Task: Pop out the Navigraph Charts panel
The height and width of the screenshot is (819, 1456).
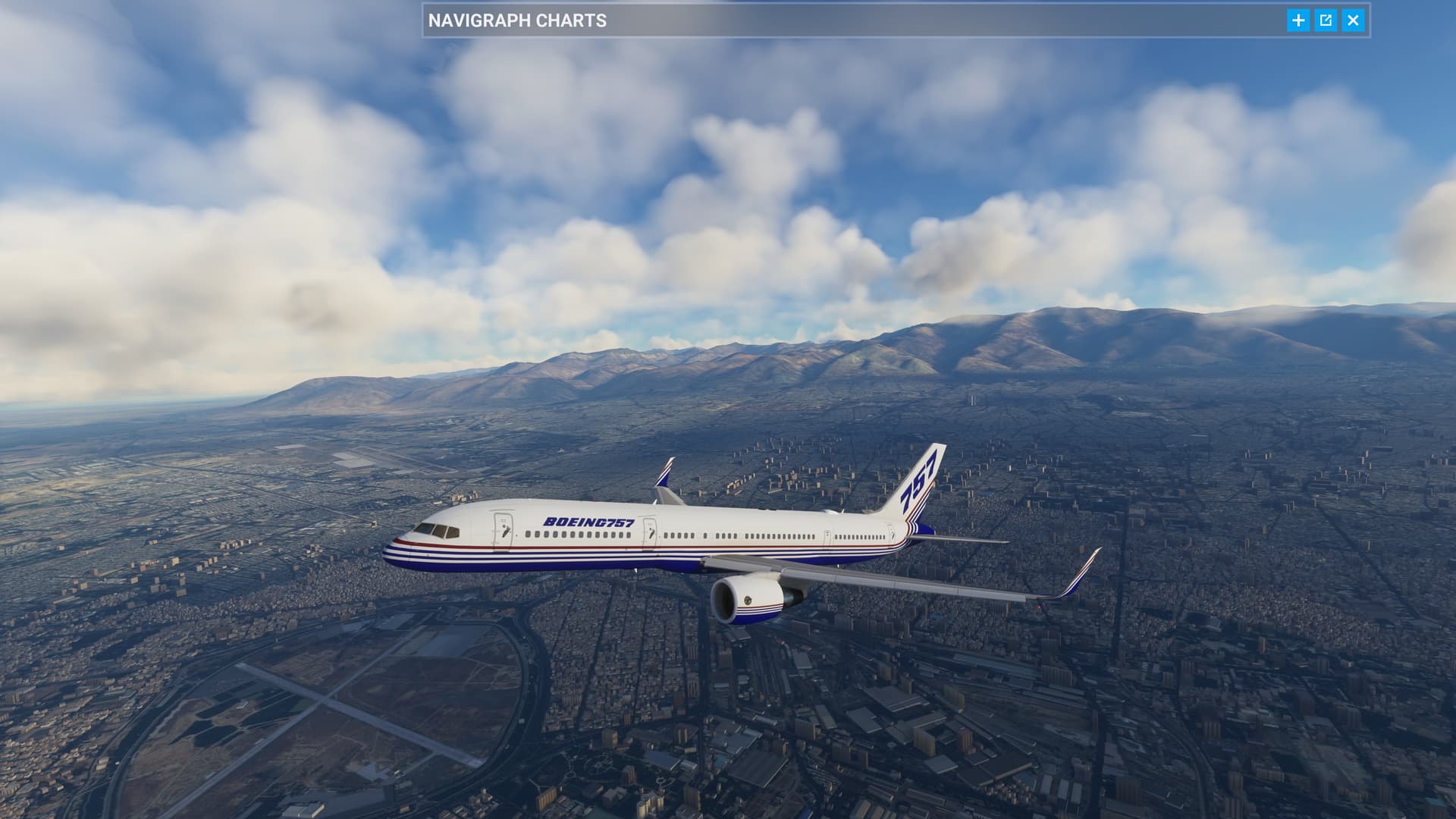Action: 1326,20
